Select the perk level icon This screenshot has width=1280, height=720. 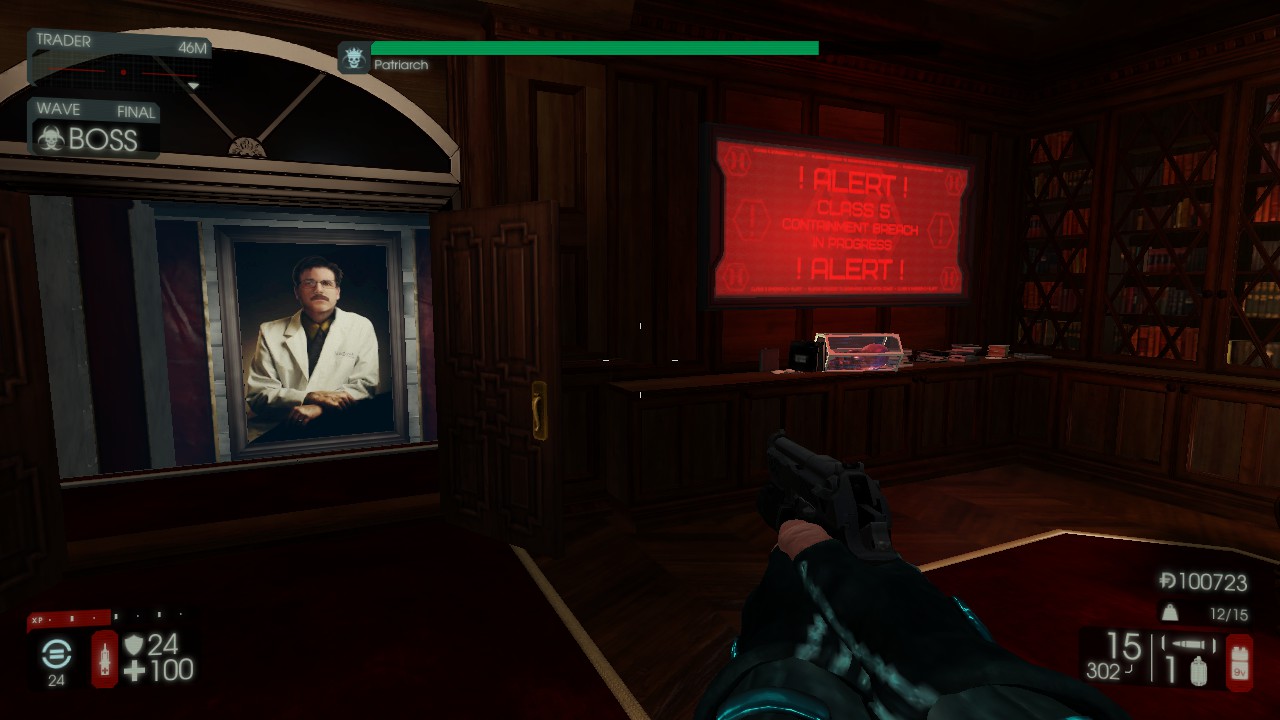[56, 654]
